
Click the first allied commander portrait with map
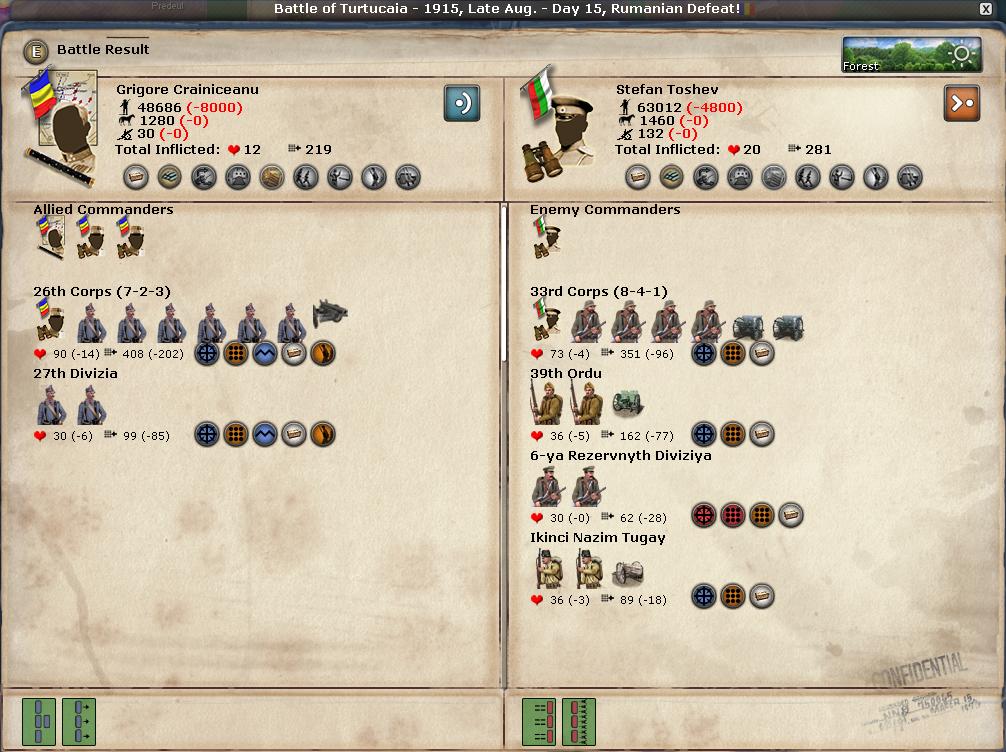pyautogui.click(x=50, y=239)
